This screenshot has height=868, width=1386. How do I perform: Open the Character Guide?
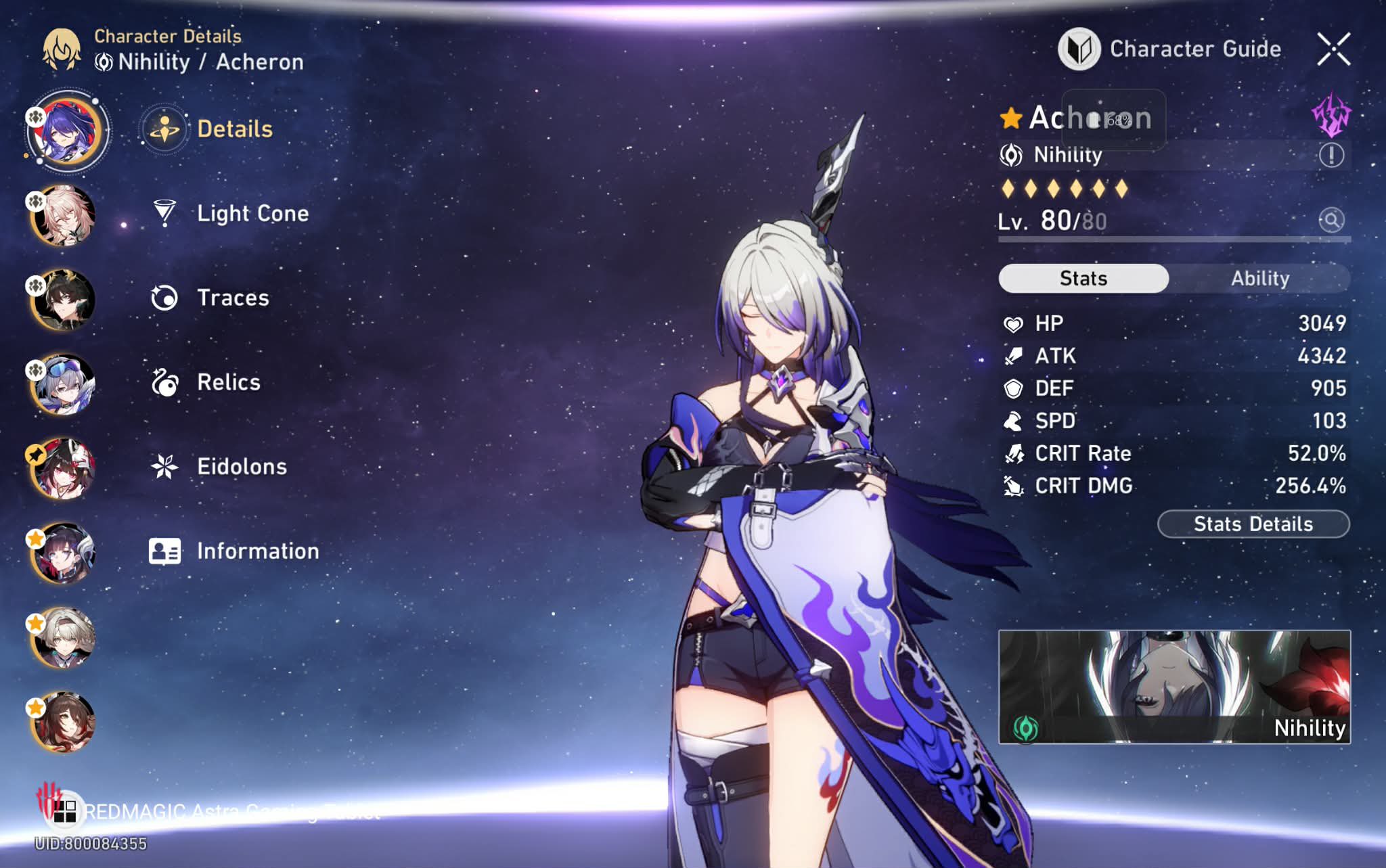pos(1171,49)
